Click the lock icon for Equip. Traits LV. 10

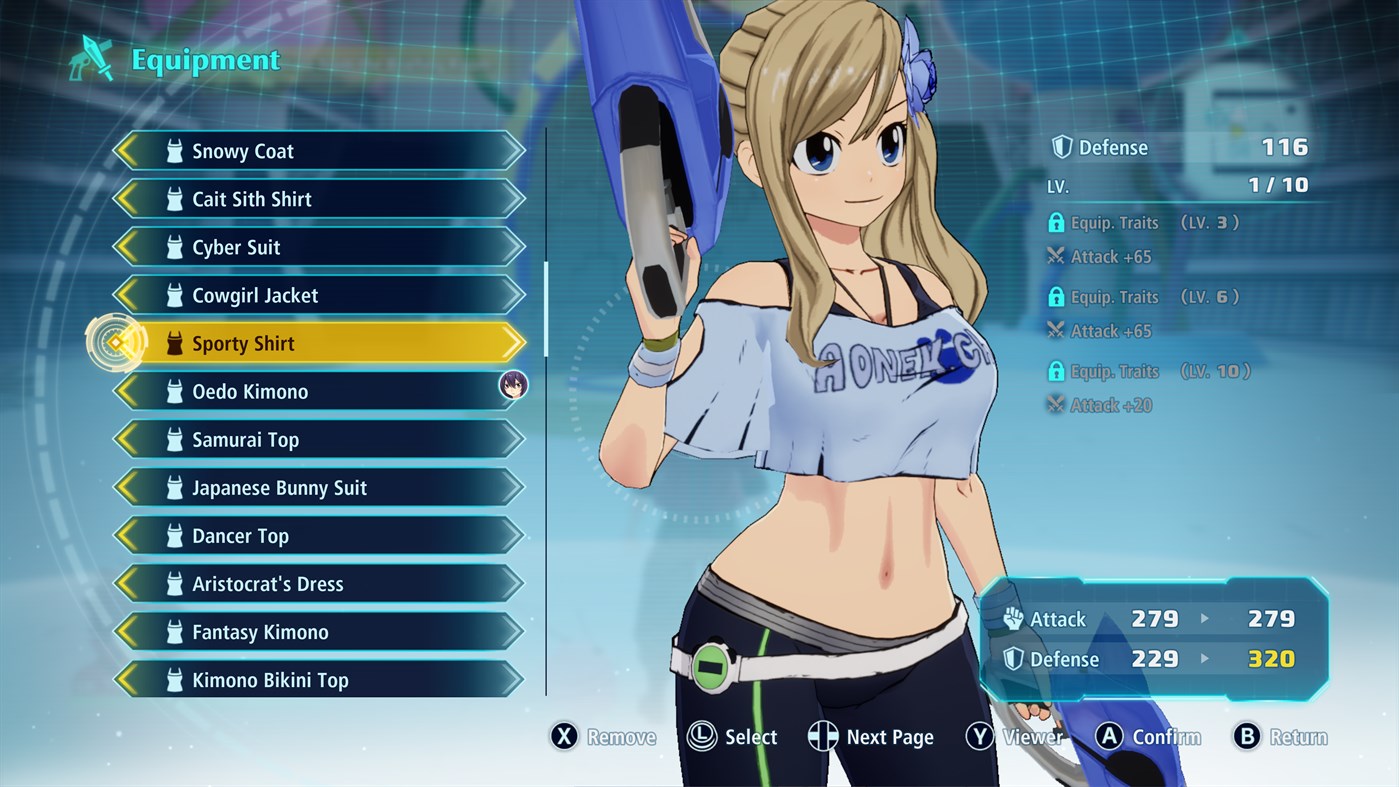1057,371
